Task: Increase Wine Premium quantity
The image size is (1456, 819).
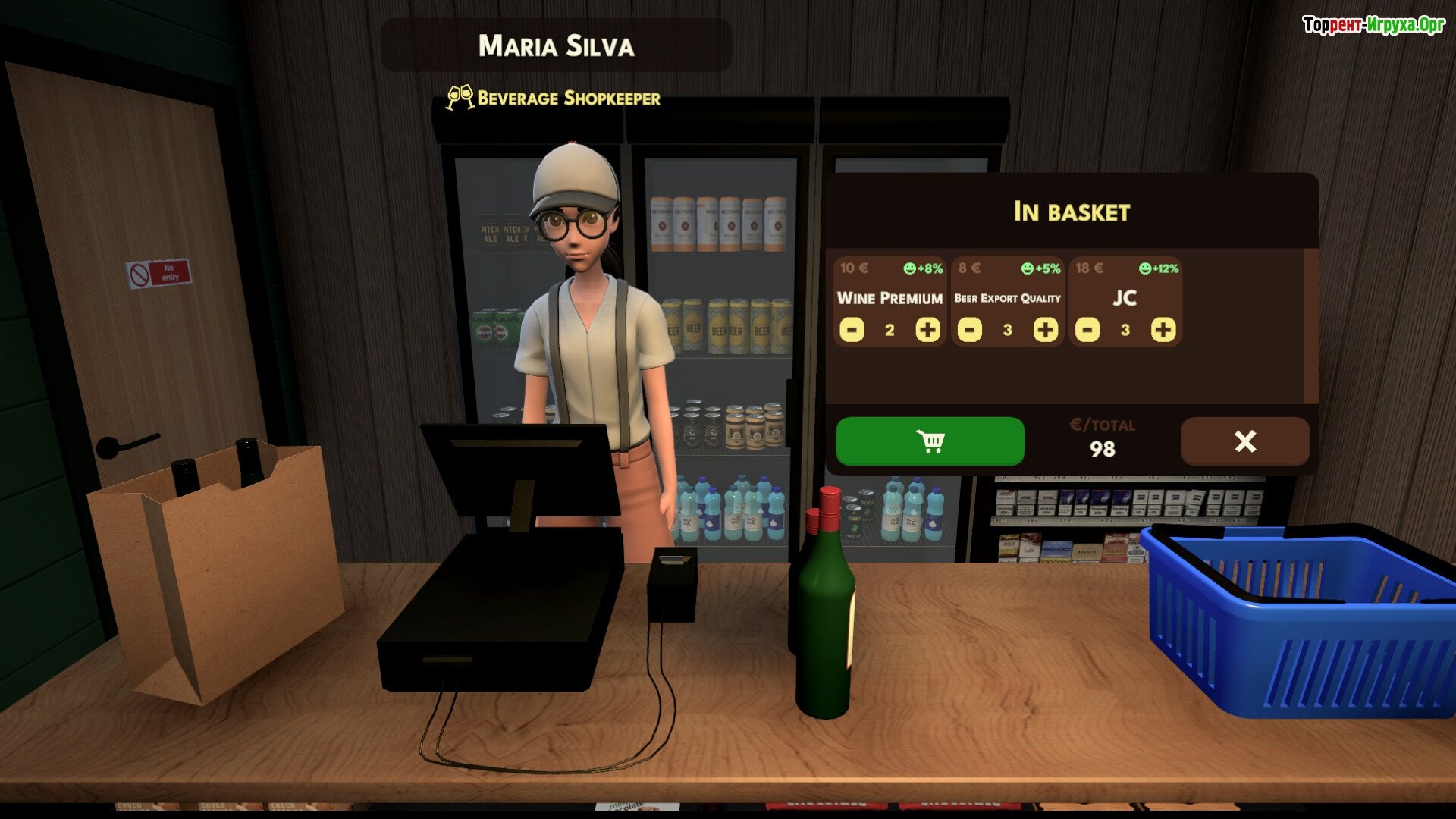Action: pyautogui.click(x=927, y=330)
